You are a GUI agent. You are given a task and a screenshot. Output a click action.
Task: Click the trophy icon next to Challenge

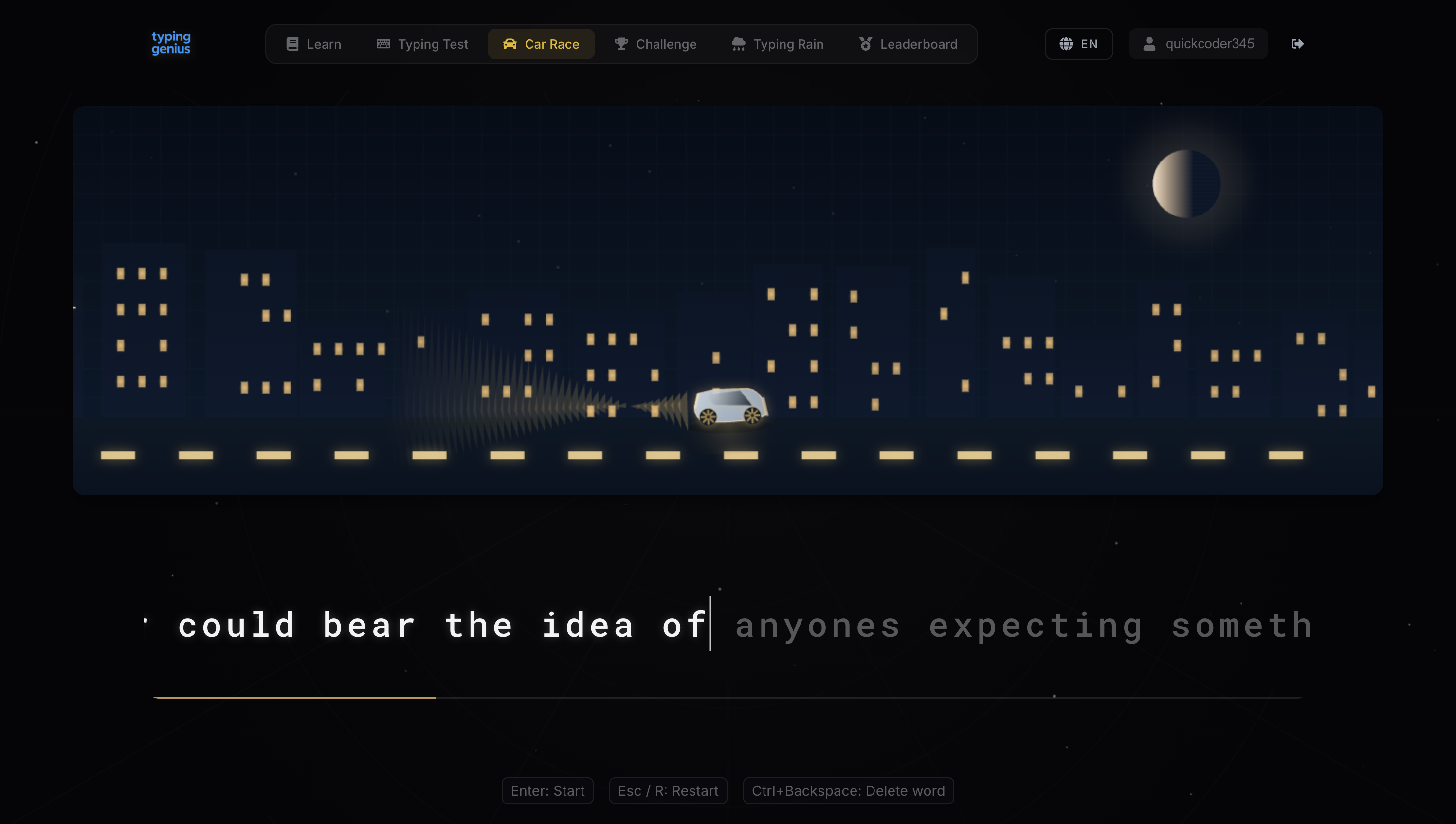(x=621, y=44)
